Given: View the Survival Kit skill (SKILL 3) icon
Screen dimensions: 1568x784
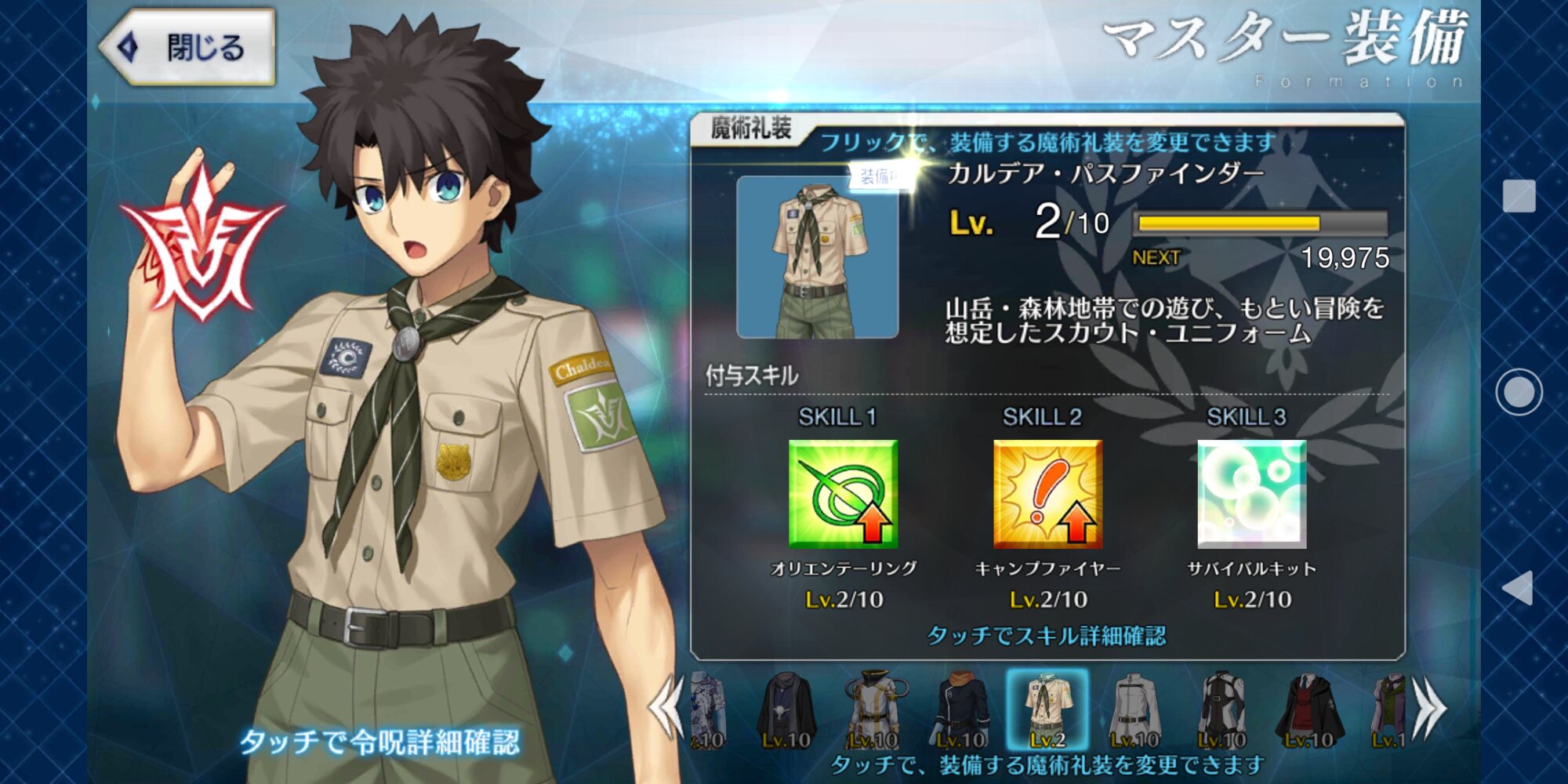Looking at the screenshot, I should click(1252, 494).
